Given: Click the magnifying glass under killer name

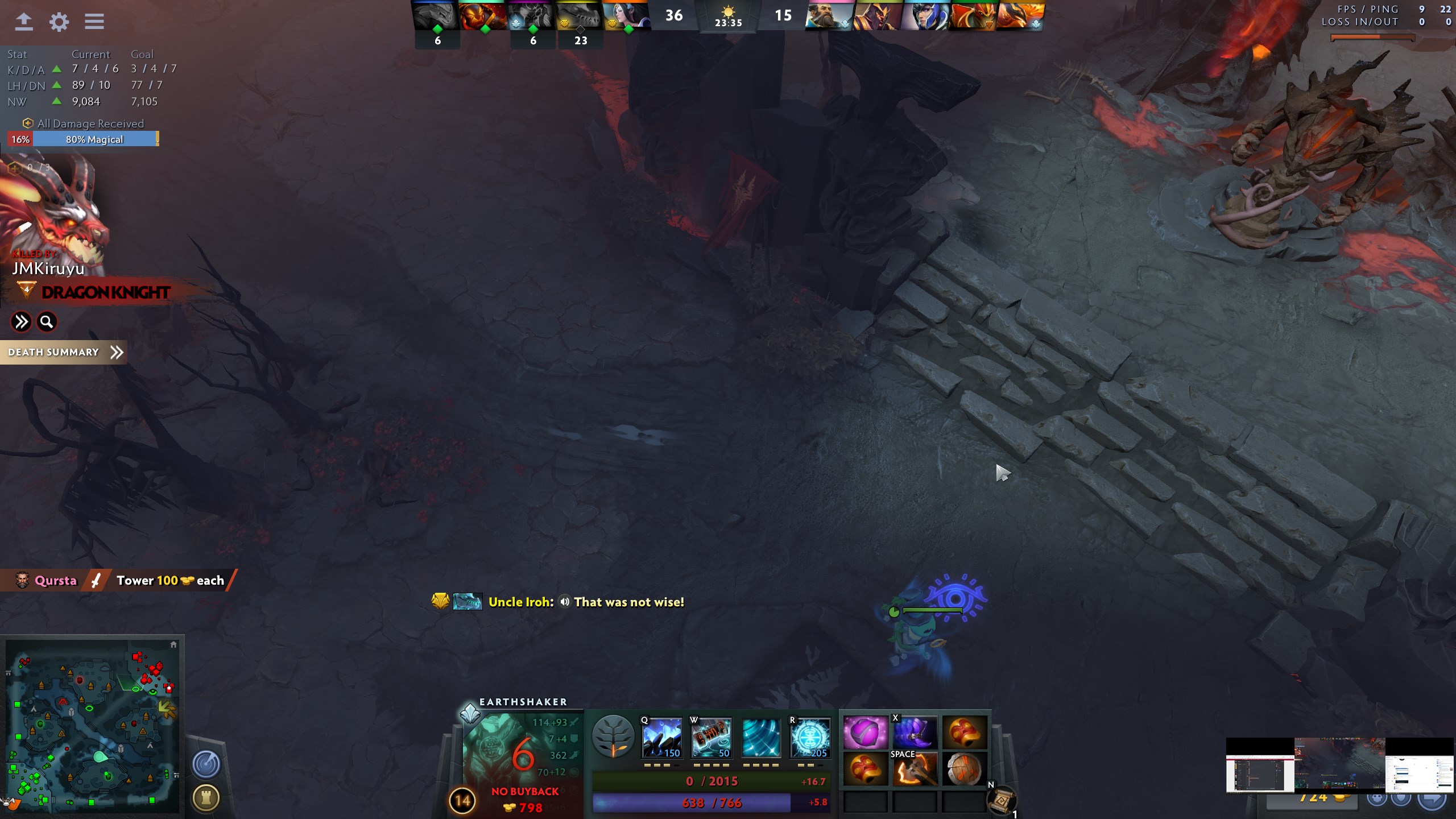Looking at the screenshot, I should coord(47,322).
